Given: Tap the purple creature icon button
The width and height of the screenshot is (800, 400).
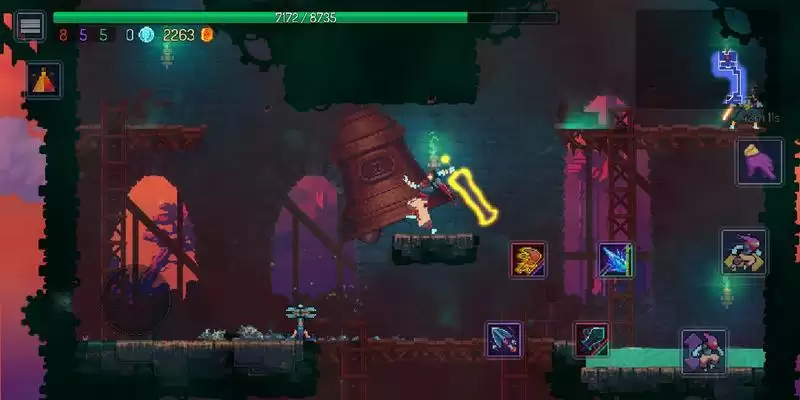Looking at the screenshot, I should (x=759, y=161).
